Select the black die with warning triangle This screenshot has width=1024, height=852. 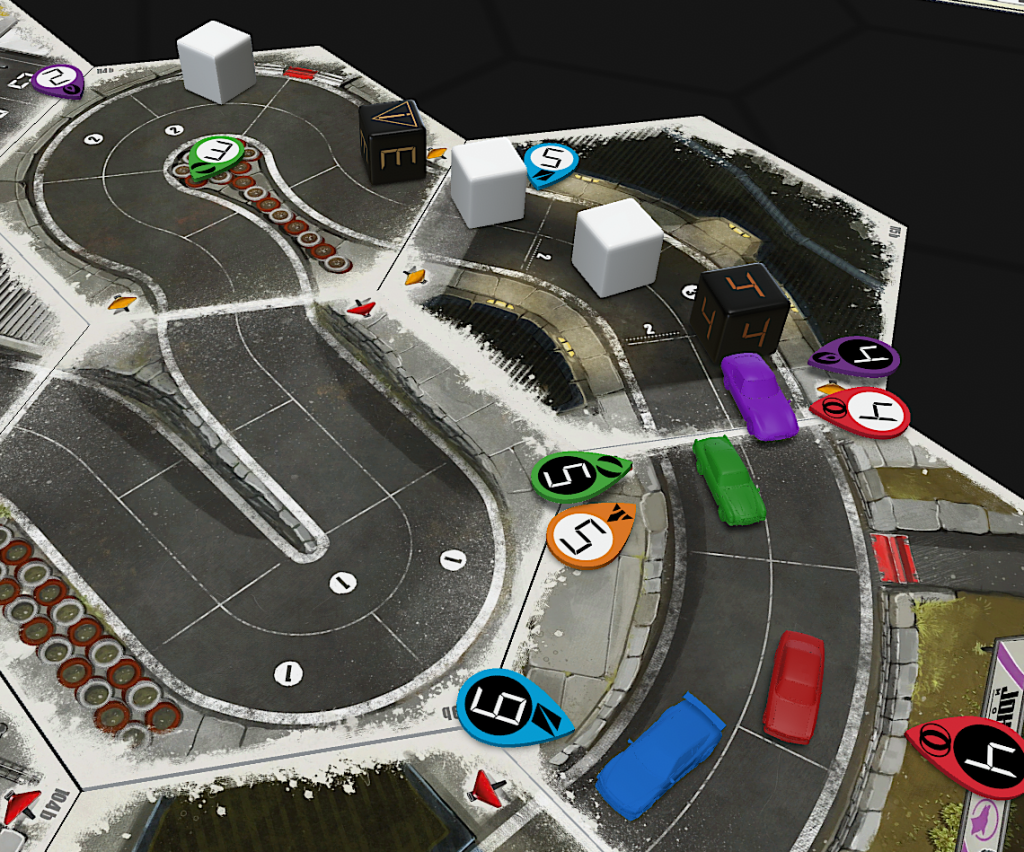(392, 142)
